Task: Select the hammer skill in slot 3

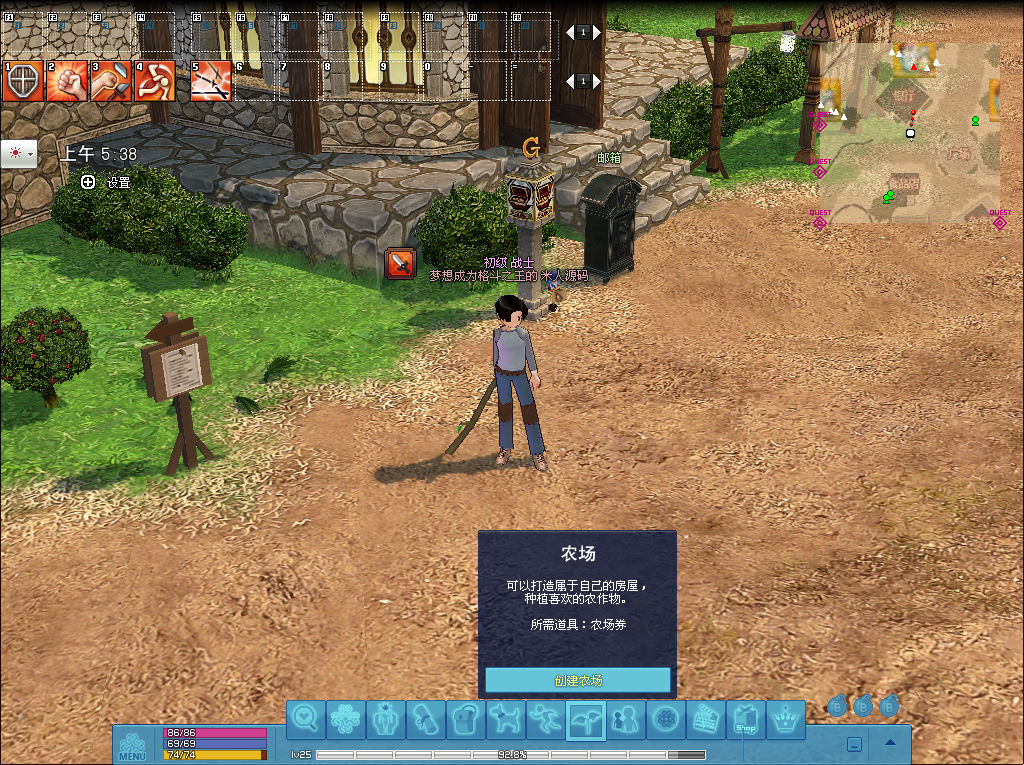Action: pos(111,81)
